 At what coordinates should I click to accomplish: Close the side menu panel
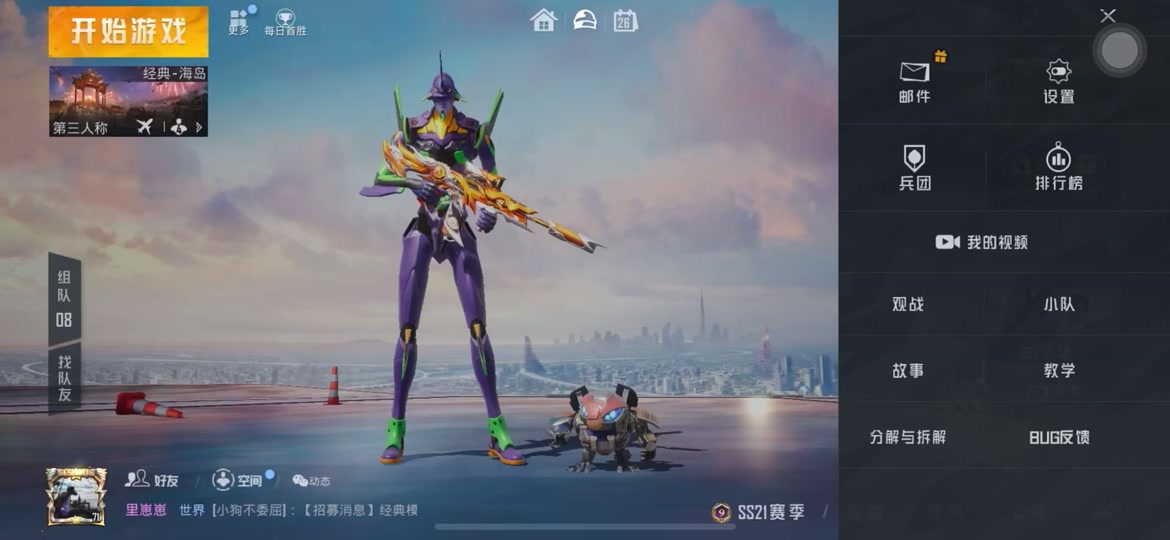[x=1107, y=16]
